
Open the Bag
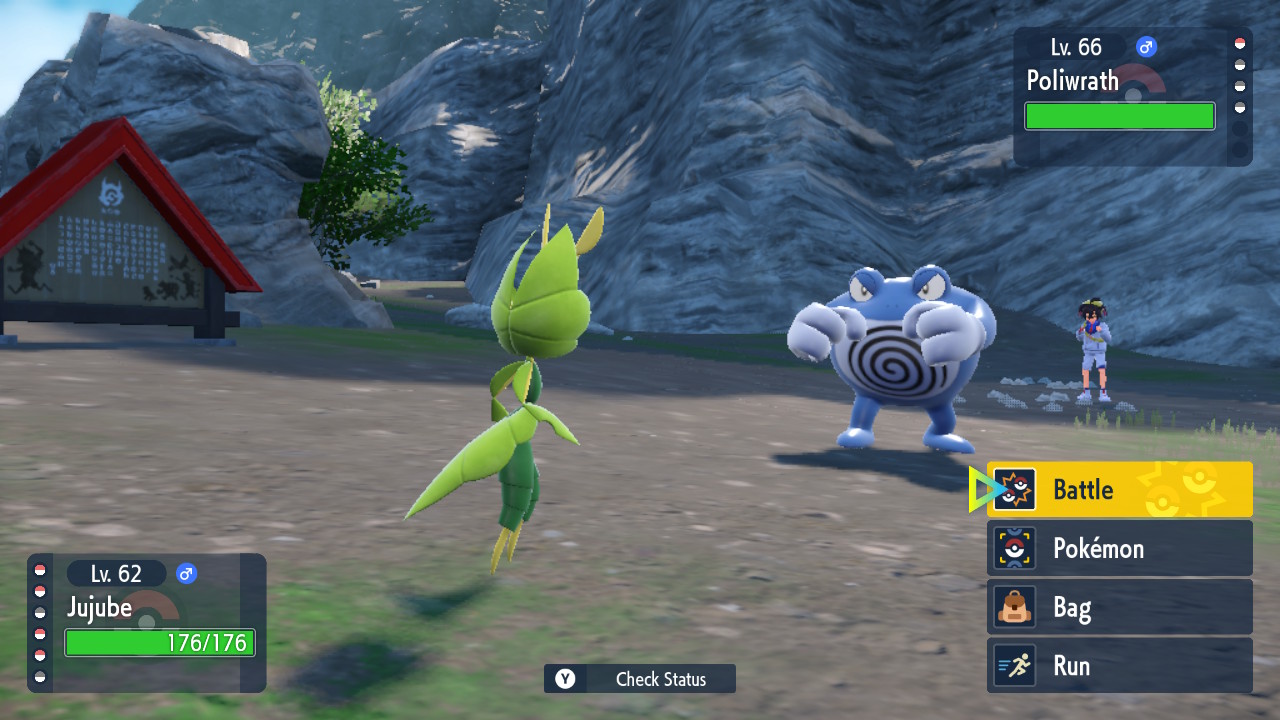coord(1119,607)
